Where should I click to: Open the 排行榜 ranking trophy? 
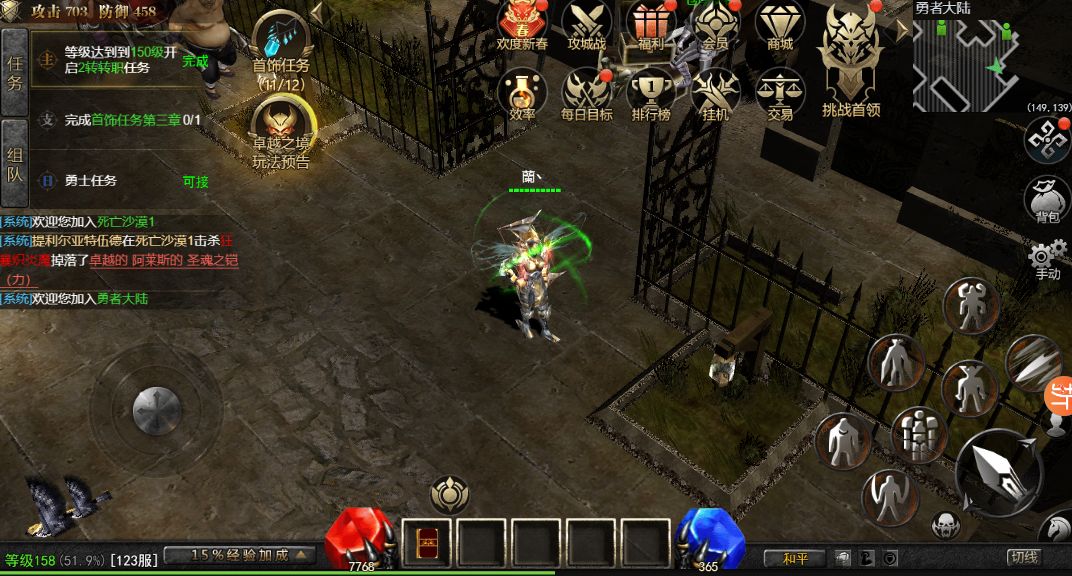[x=651, y=92]
